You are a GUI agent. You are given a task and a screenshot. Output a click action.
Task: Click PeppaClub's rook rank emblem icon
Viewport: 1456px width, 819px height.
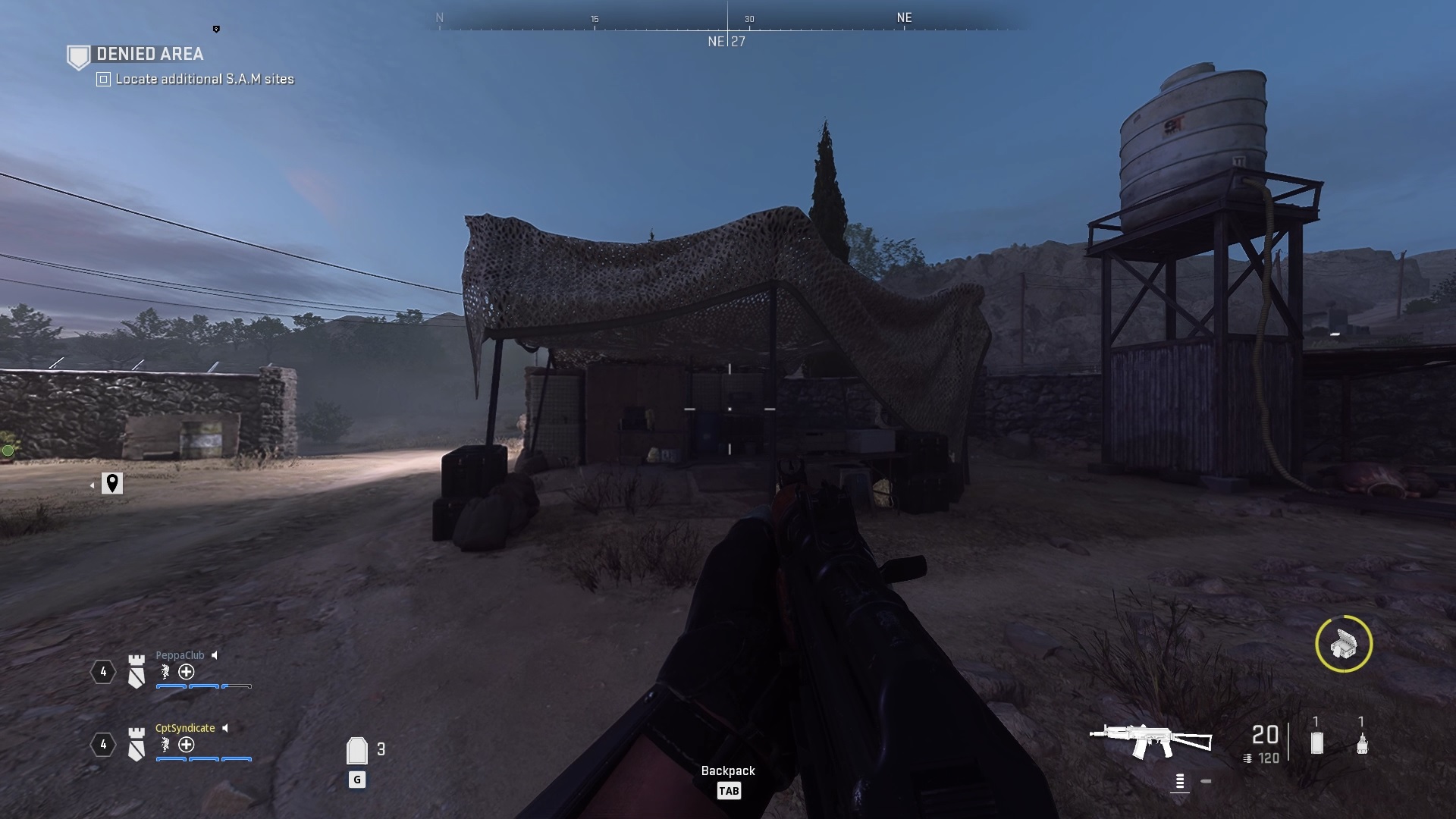pyautogui.click(x=136, y=671)
